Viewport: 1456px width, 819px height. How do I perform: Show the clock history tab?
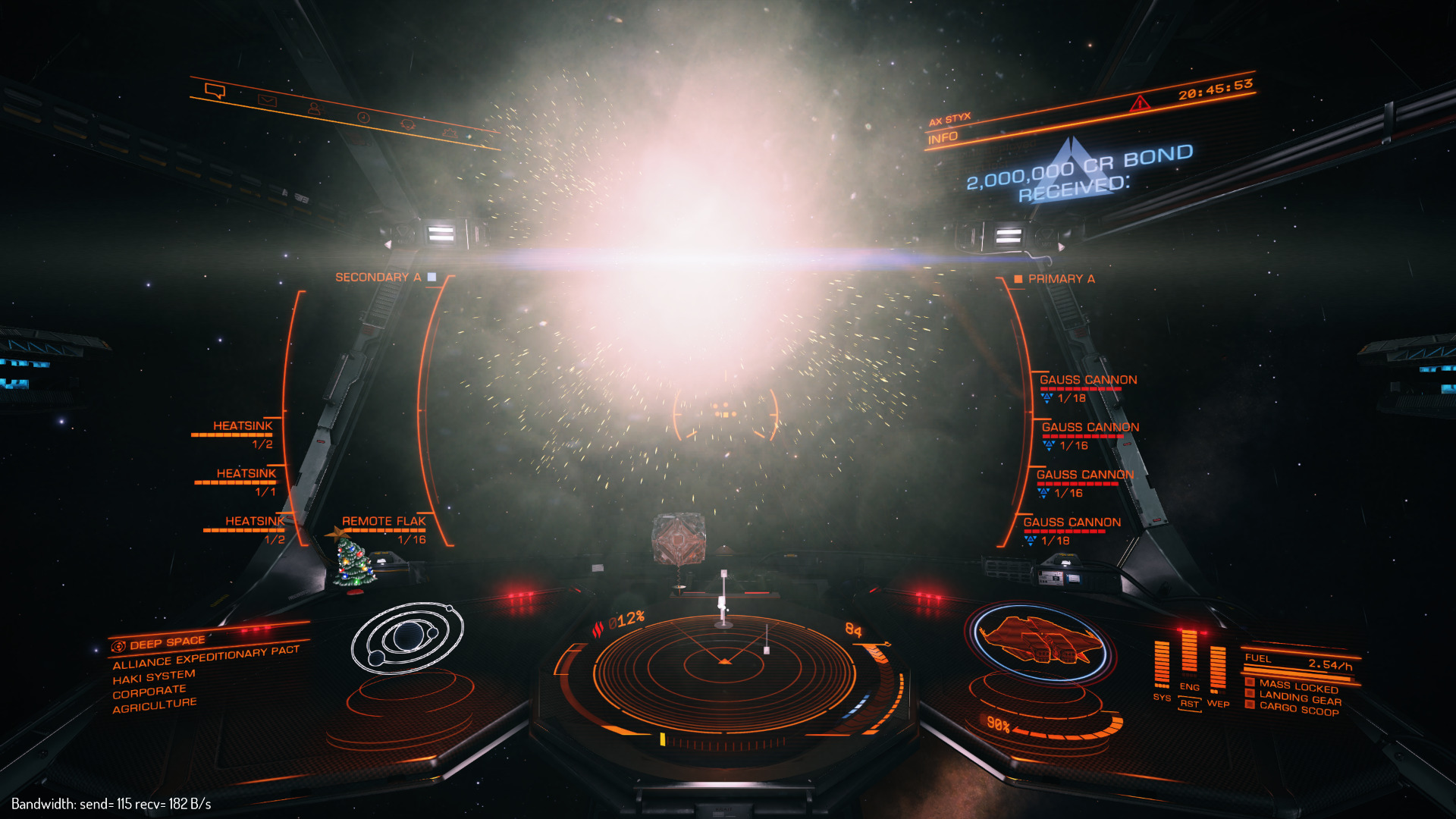tap(363, 117)
